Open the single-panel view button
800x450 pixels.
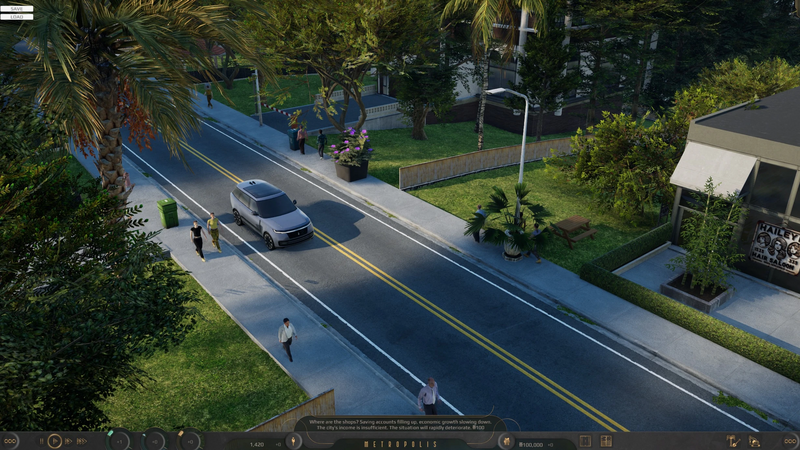tap(585, 441)
